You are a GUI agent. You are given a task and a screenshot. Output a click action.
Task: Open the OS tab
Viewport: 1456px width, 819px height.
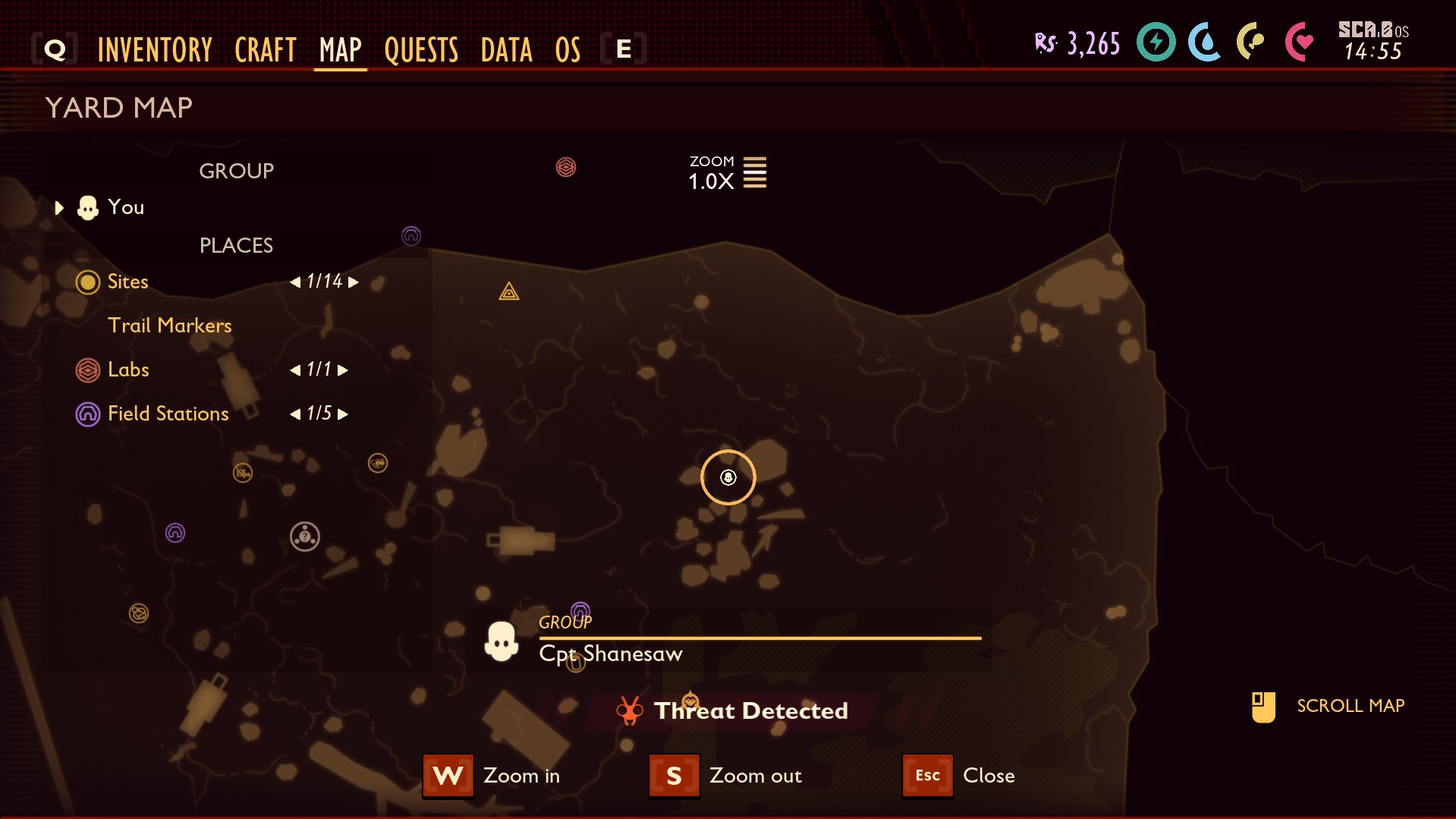pos(568,50)
